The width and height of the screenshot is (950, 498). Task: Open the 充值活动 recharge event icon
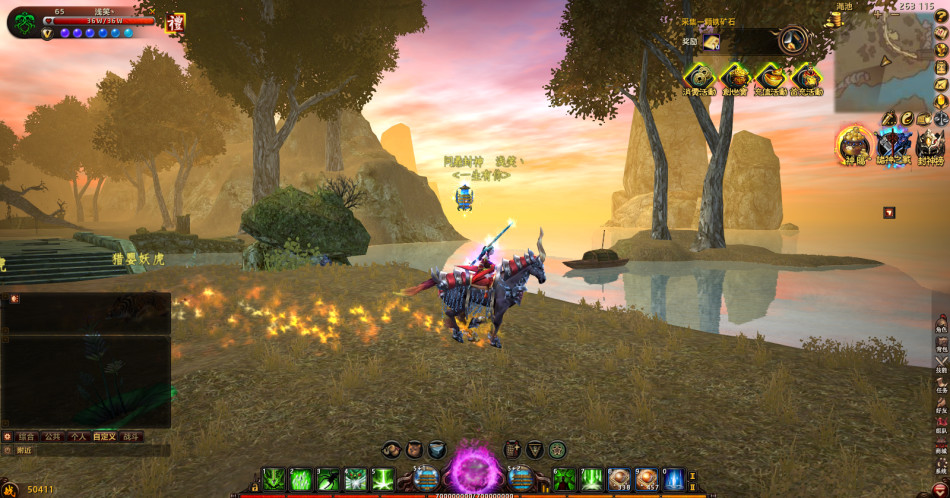[x=770, y=77]
